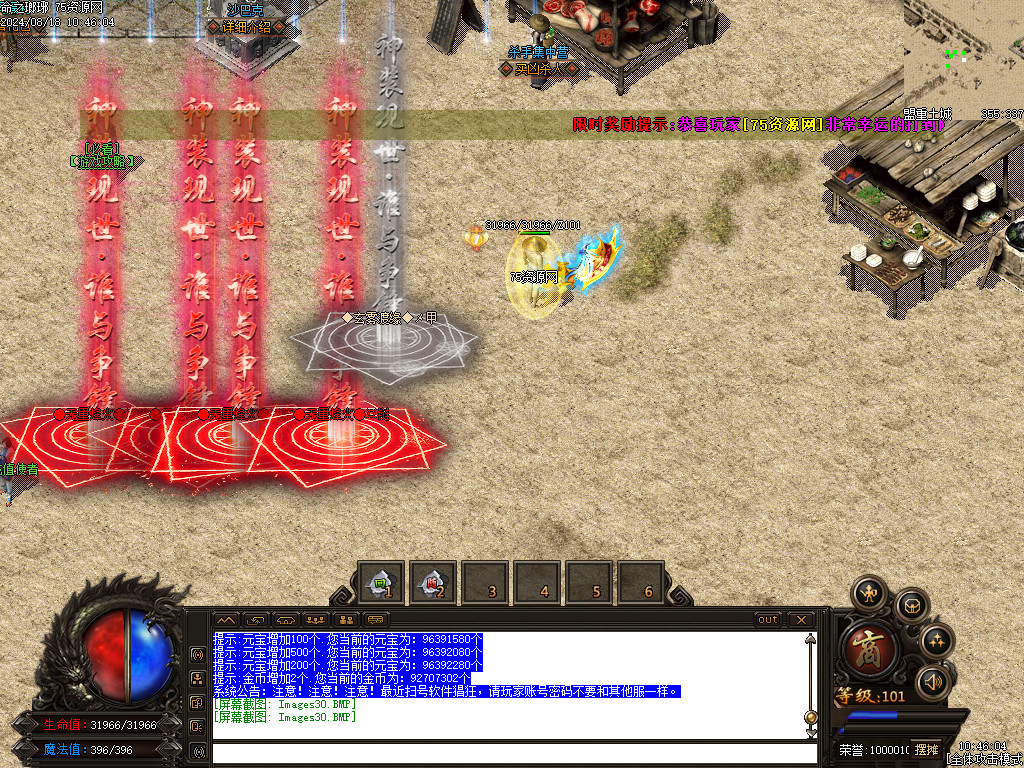Close the chat window with X
This screenshot has height=768, width=1024.
tap(801, 620)
